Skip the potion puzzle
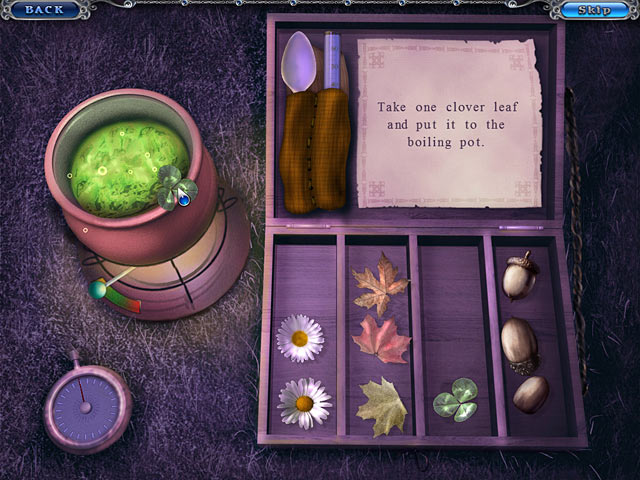 click(597, 10)
